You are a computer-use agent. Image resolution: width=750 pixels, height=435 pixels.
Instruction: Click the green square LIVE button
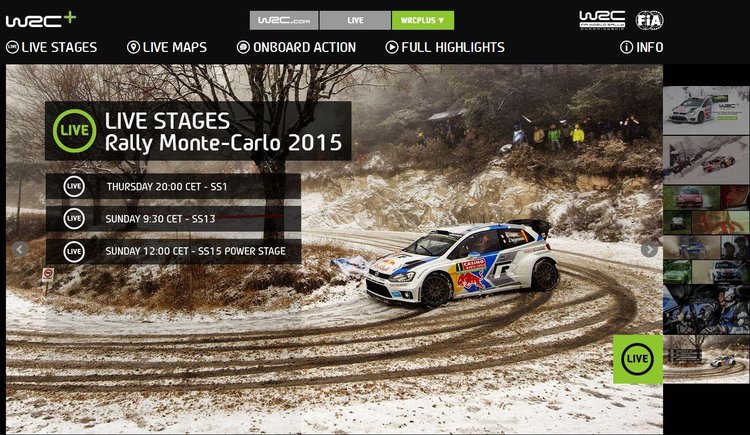tap(637, 359)
